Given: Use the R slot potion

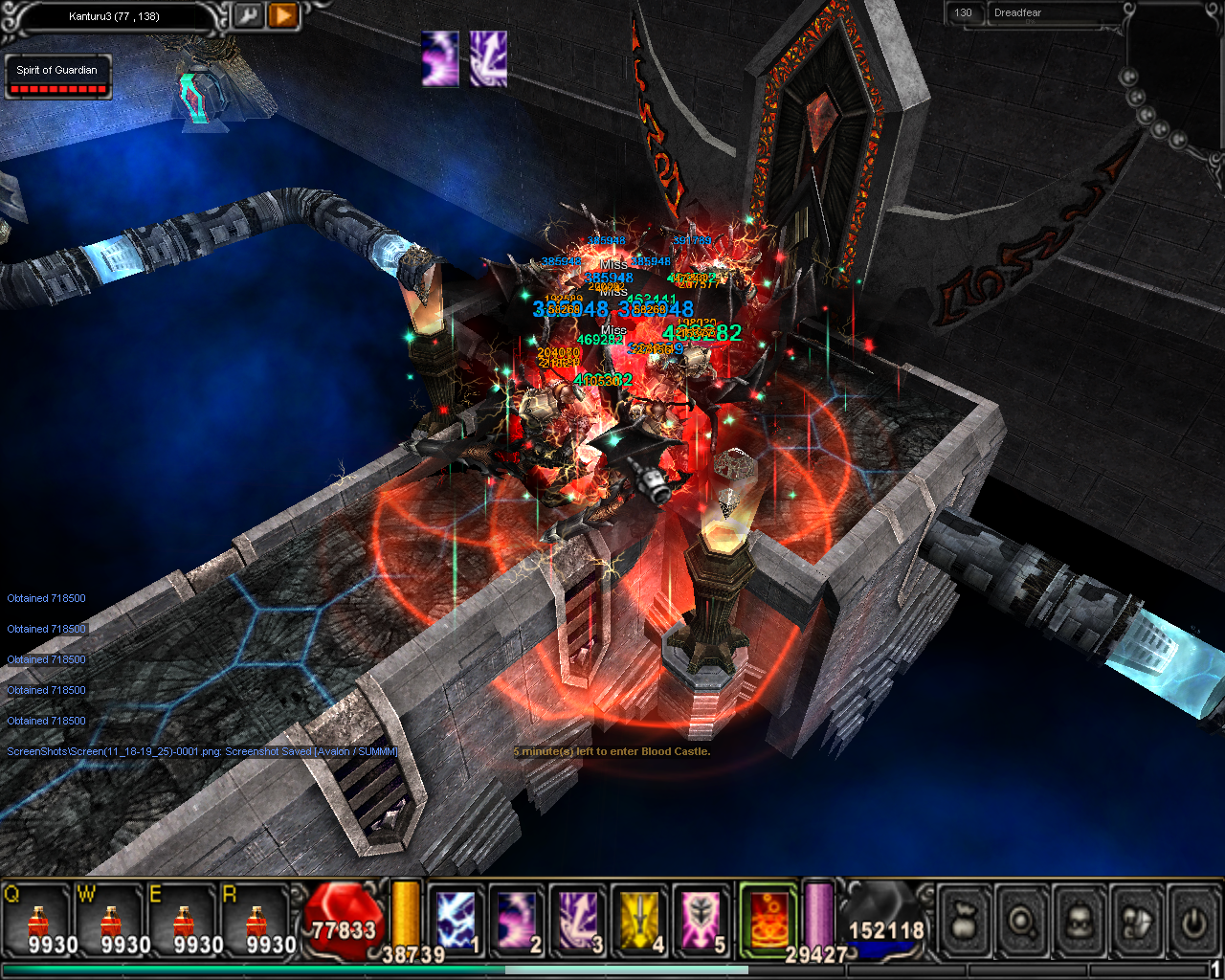Looking at the screenshot, I should pyautogui.click(x=257, y=922).
